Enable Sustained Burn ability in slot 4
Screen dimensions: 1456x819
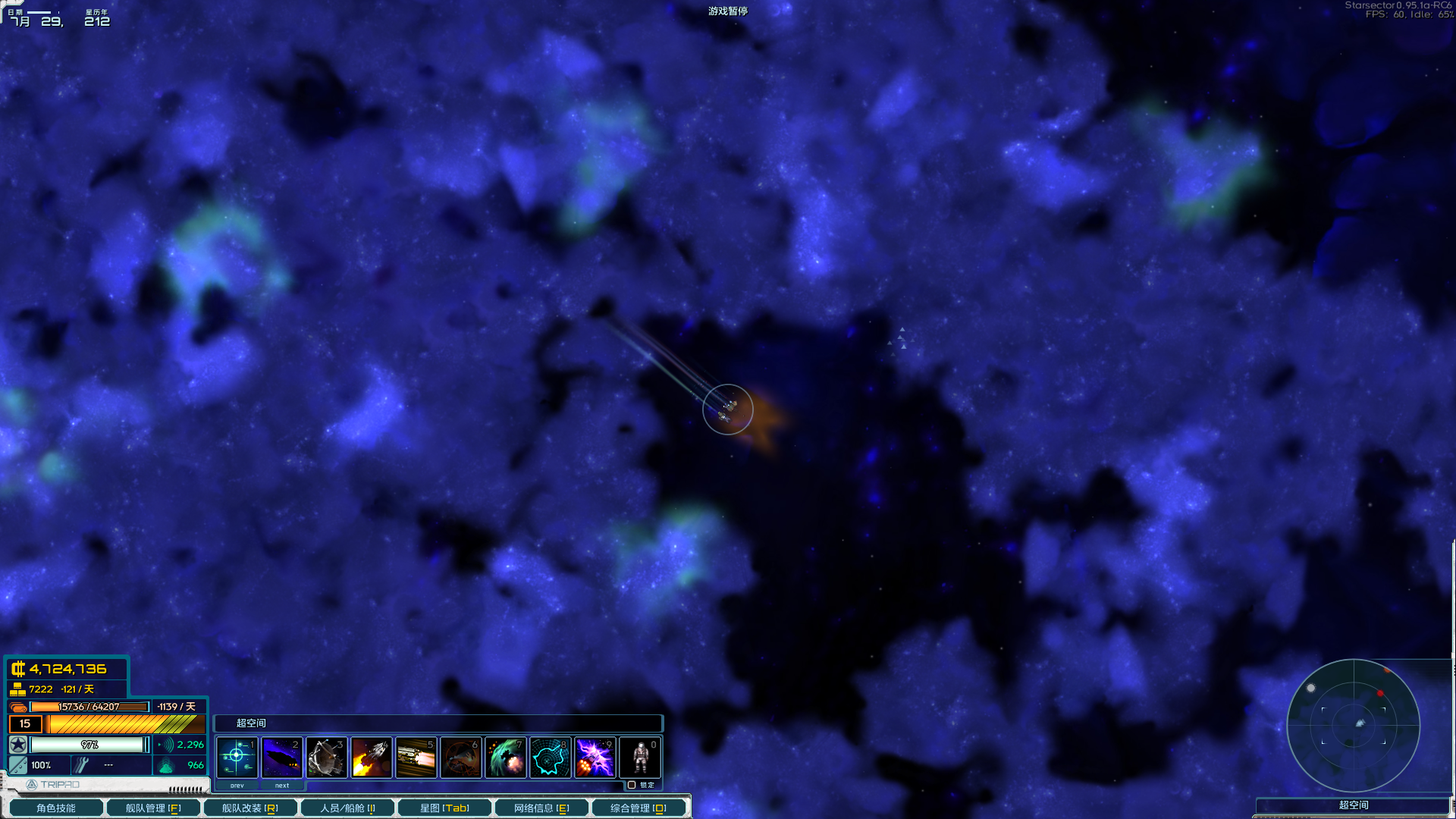point(371,756)
